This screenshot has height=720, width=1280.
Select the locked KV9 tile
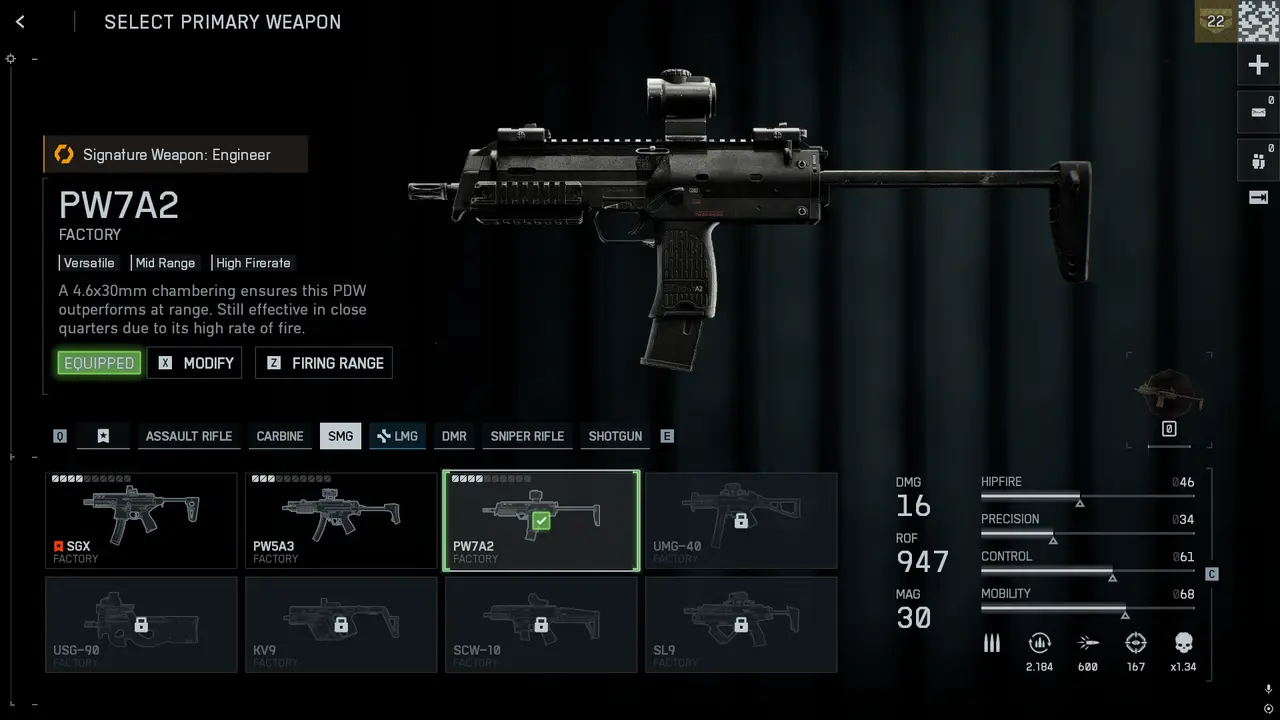click(x=341, y=624)
